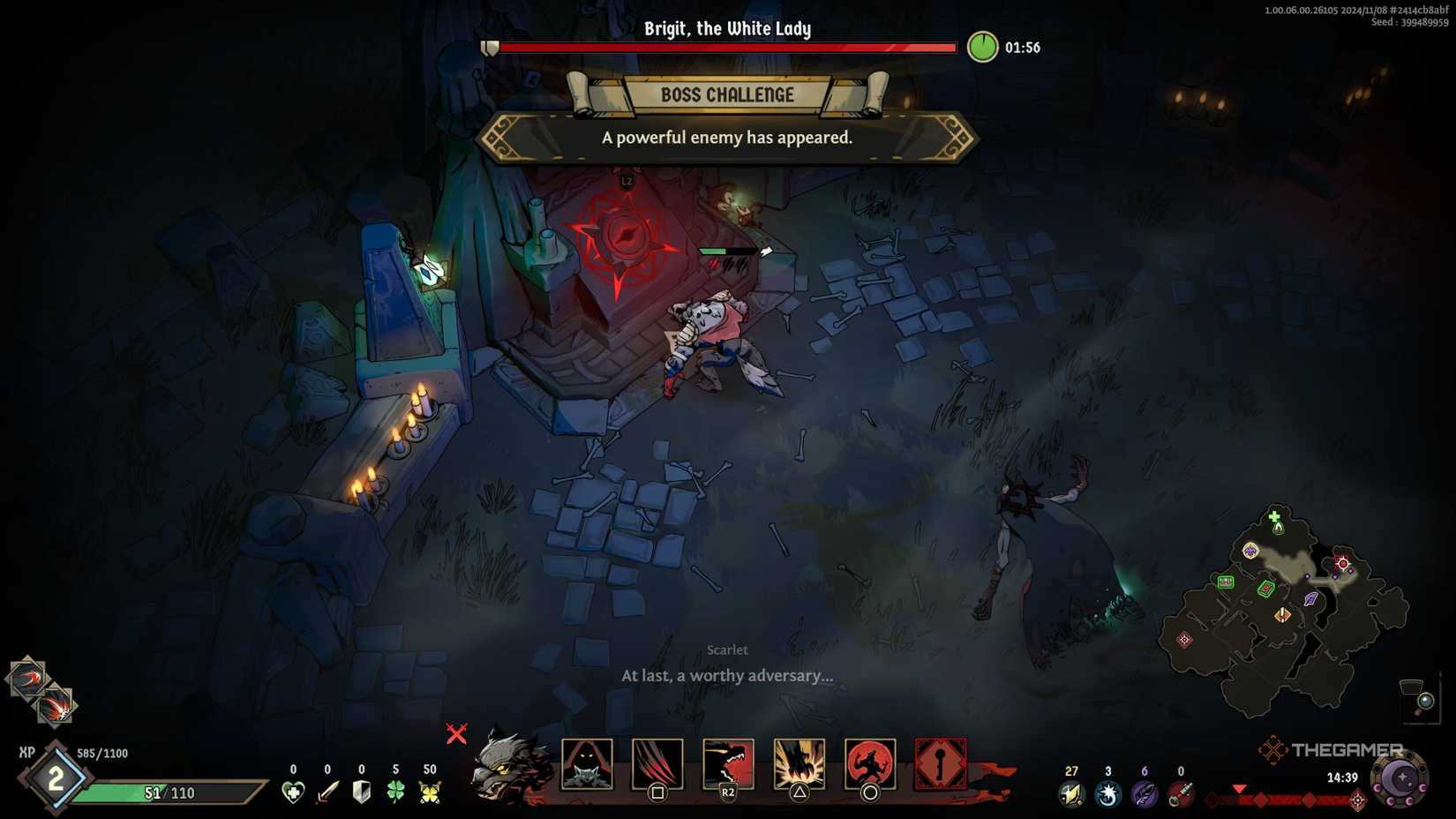Use the explosive burst ability mapped to Triangle

(x=799, y=765)
